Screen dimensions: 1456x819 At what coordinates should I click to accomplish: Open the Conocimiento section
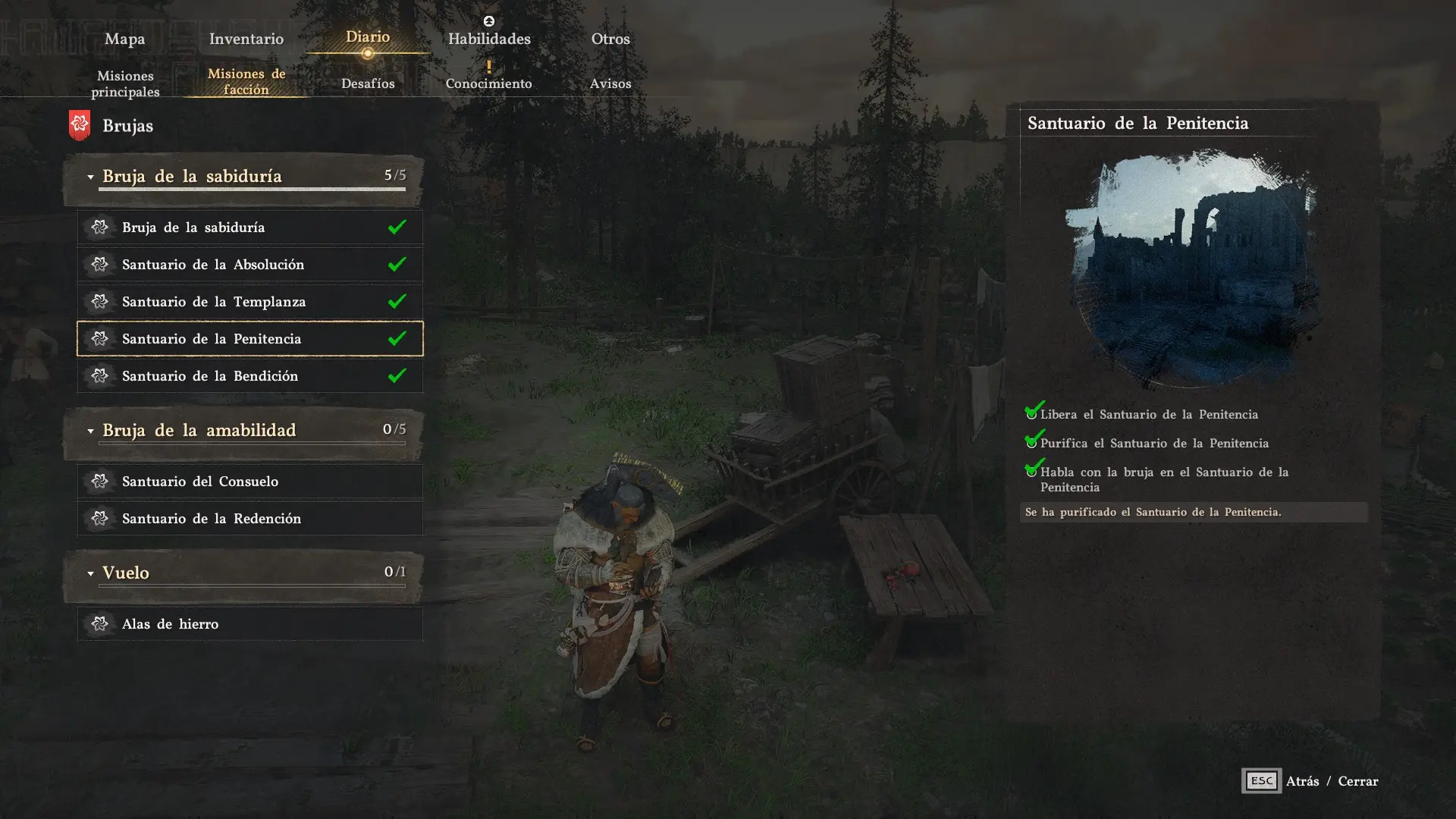pos(489,83)
